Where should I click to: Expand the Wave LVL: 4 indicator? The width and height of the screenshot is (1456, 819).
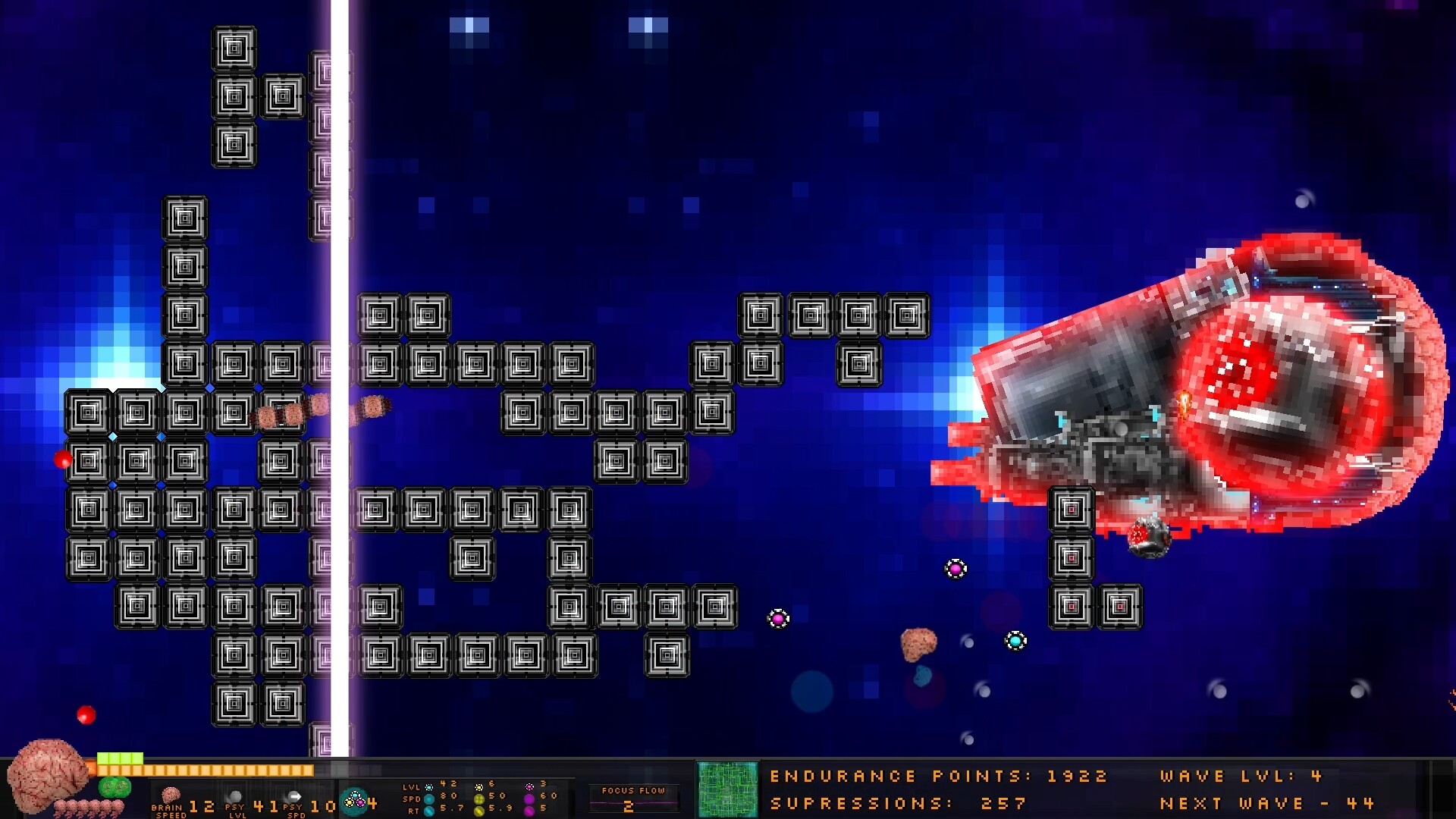[1239, 776]
